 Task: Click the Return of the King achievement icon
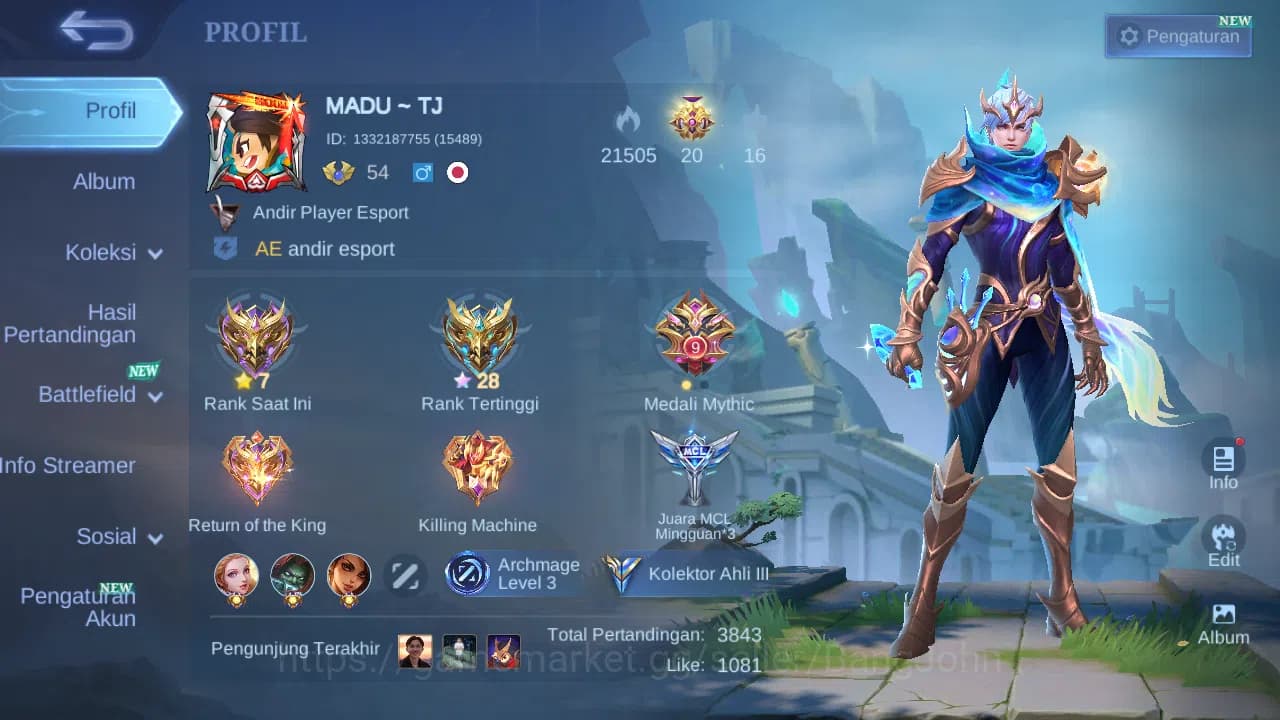click(x=257, y=466)
